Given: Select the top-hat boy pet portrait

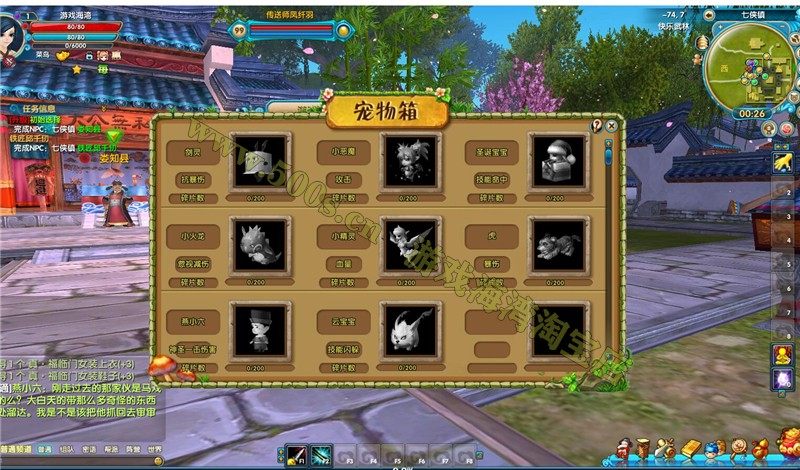Looking at the screenshot, I should pos(260,329).
